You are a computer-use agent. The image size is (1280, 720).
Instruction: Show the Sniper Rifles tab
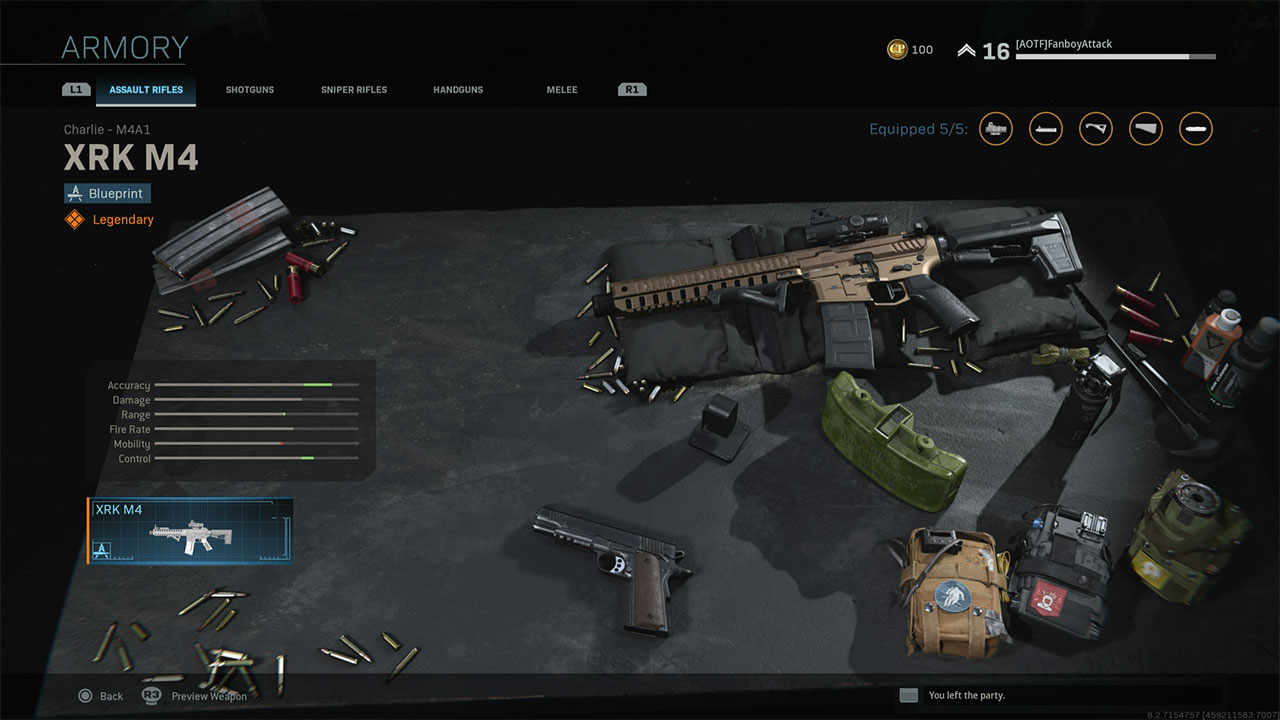tap(353, 90)
